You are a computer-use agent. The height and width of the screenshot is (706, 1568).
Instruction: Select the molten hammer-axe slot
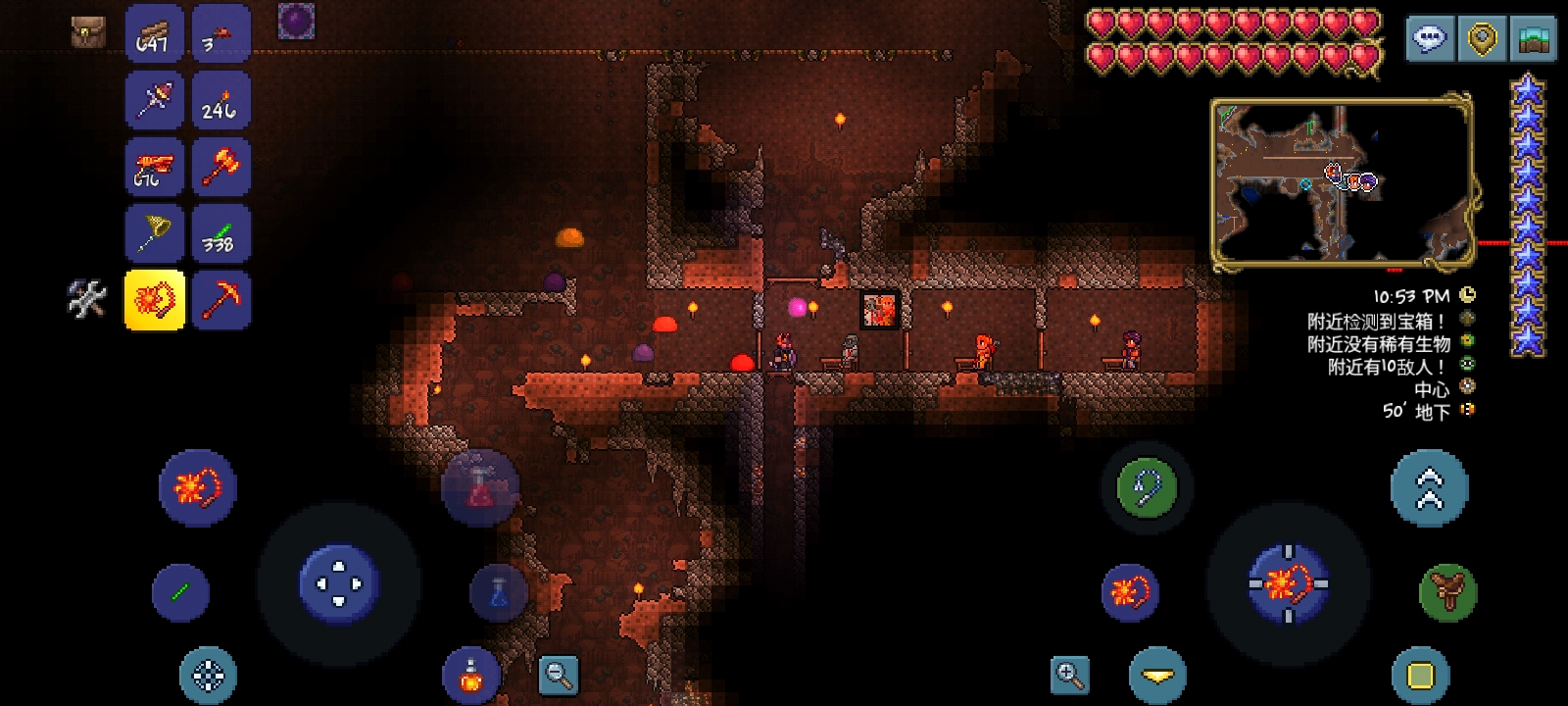pos(220,168)
